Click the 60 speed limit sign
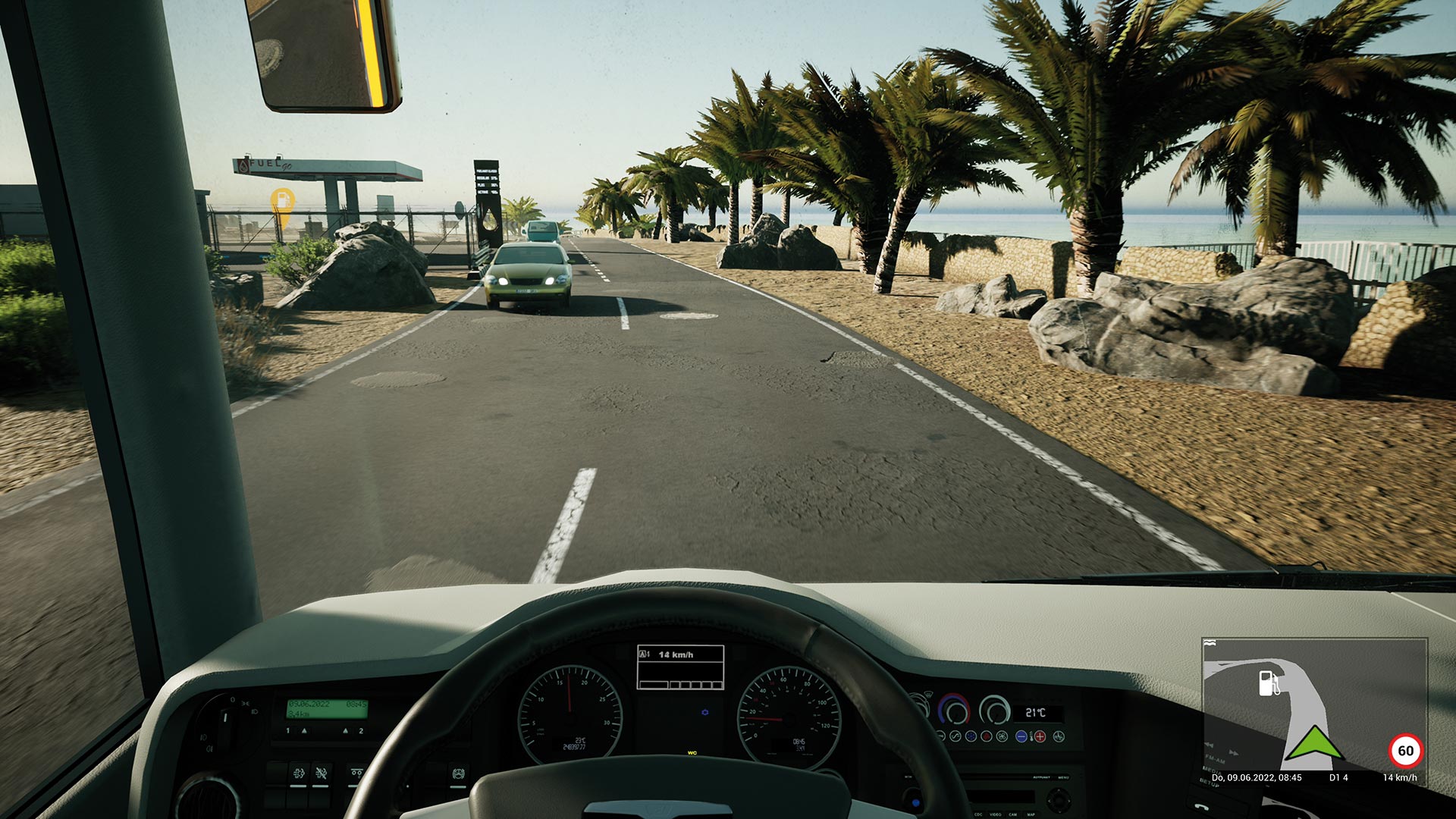1456x819 pixels. coord(1405,751)
